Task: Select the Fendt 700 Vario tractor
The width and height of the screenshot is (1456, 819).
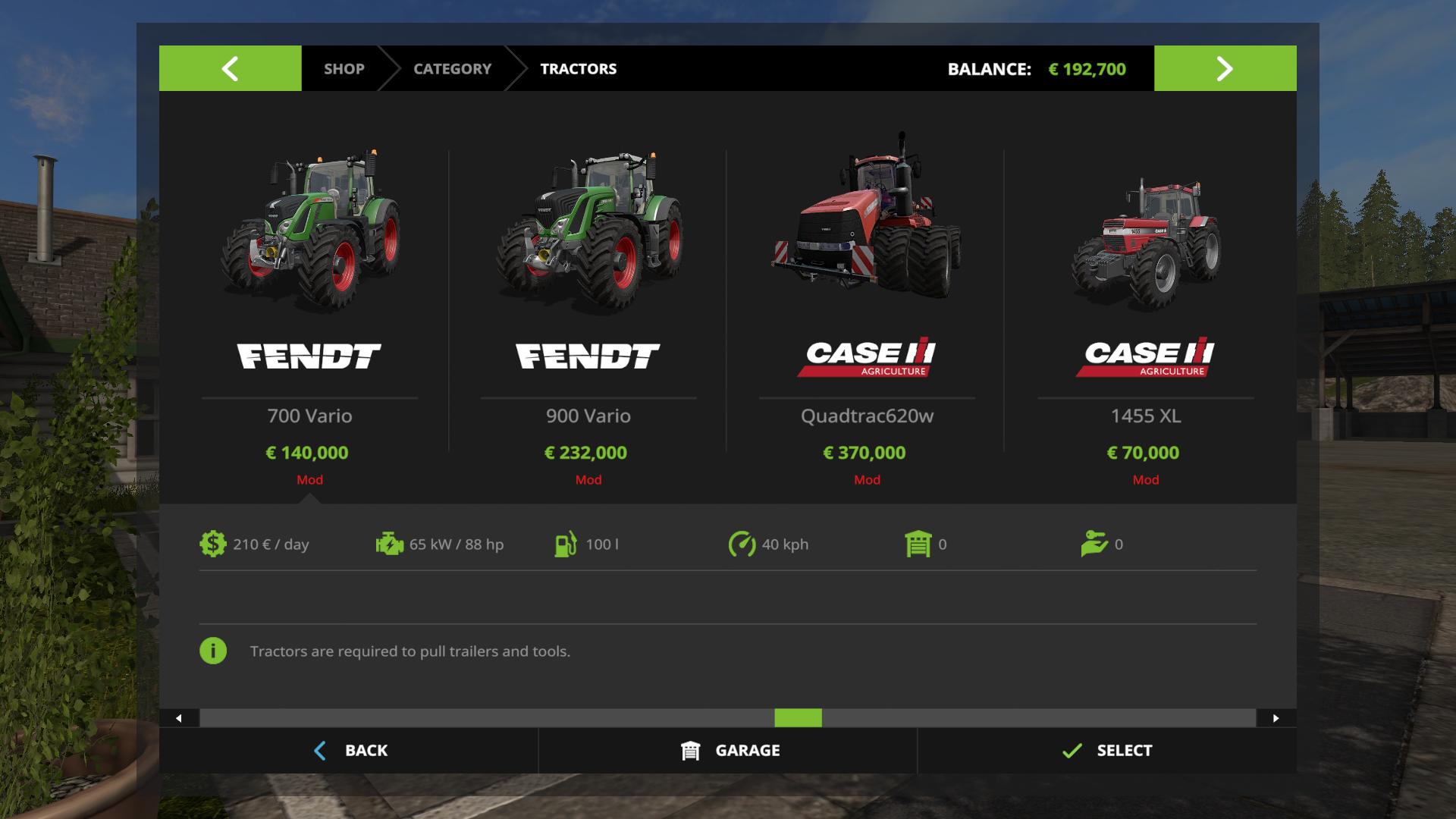Action: click(309, 303)
